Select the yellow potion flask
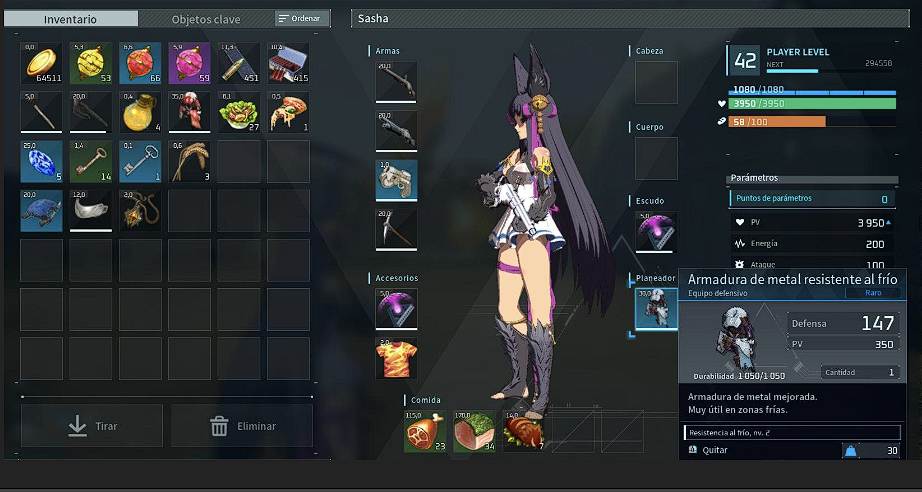This screenshot has height=492, width=922. tap(140, 112)
